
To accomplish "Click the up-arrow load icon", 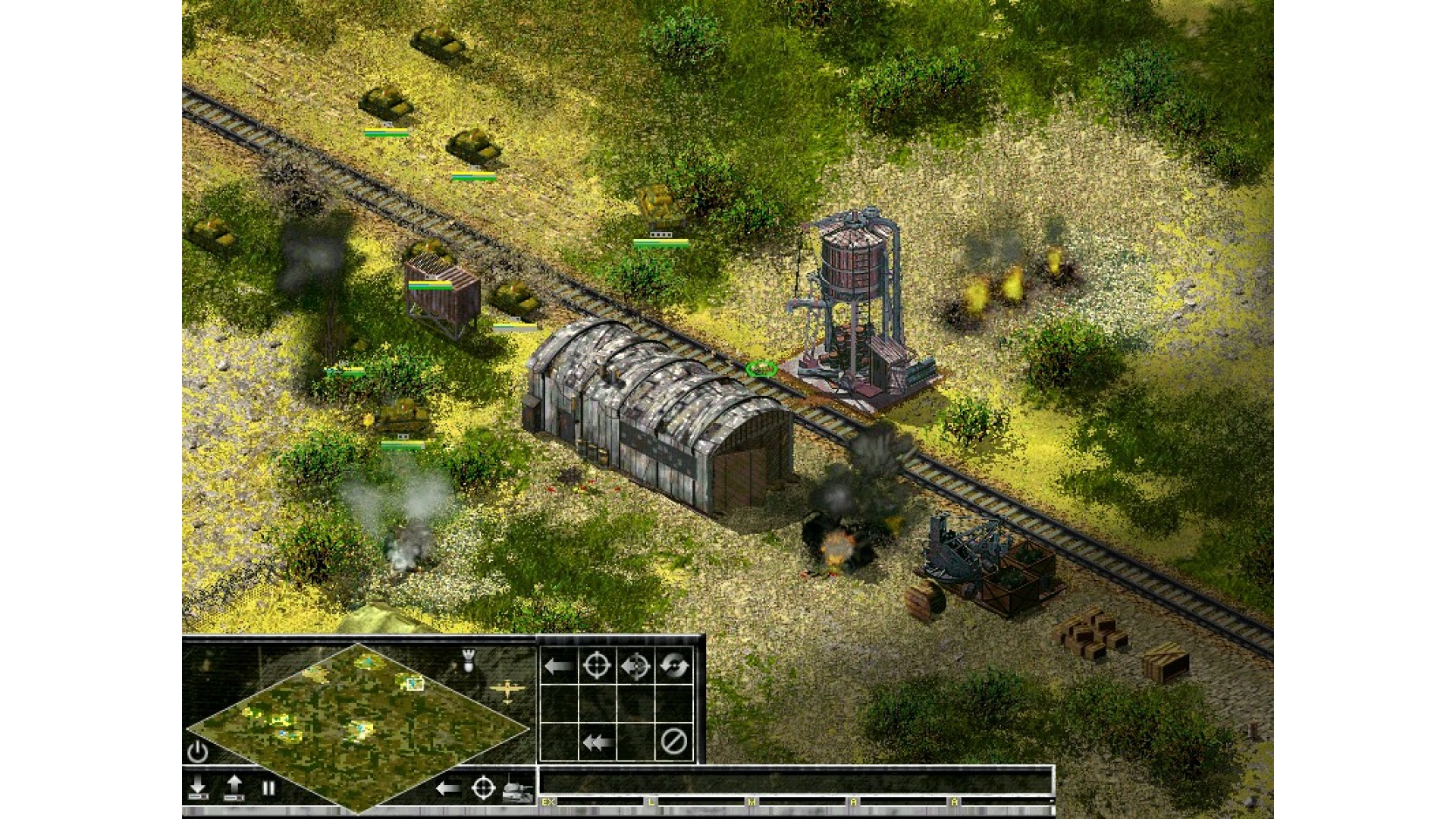I will [234, 788].
